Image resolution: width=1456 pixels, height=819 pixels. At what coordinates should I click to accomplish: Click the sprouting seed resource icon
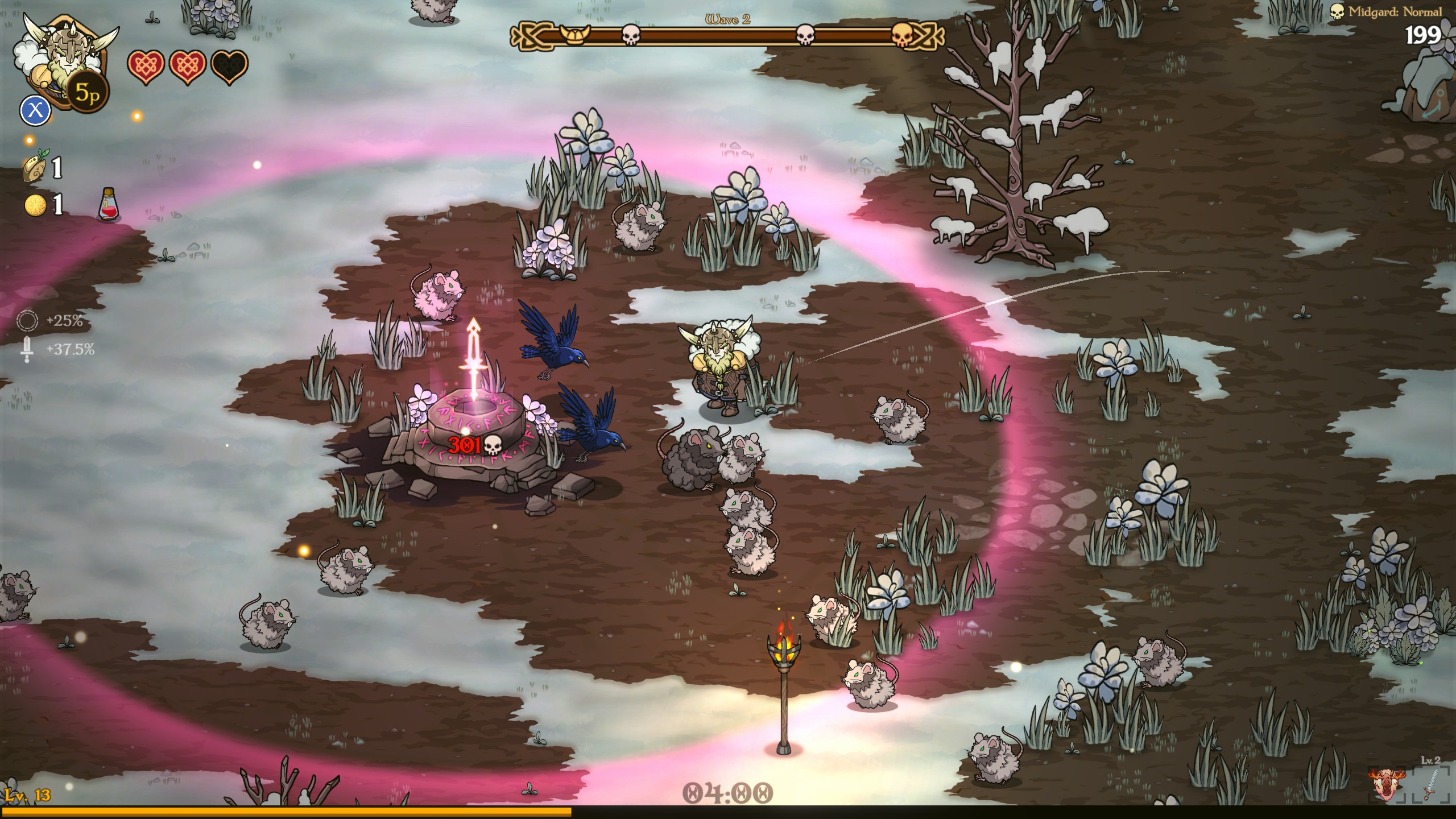[x=35, y=166]
